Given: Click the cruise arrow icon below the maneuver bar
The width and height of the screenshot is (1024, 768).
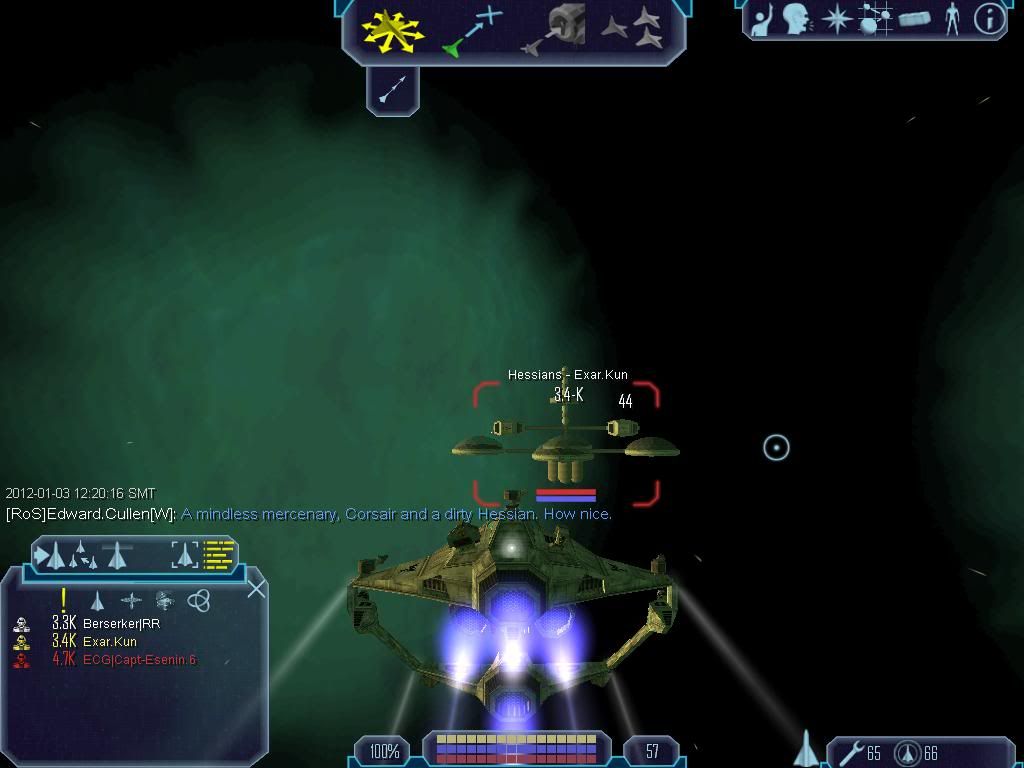Looking at the screenshot, I should pos(392,90).
